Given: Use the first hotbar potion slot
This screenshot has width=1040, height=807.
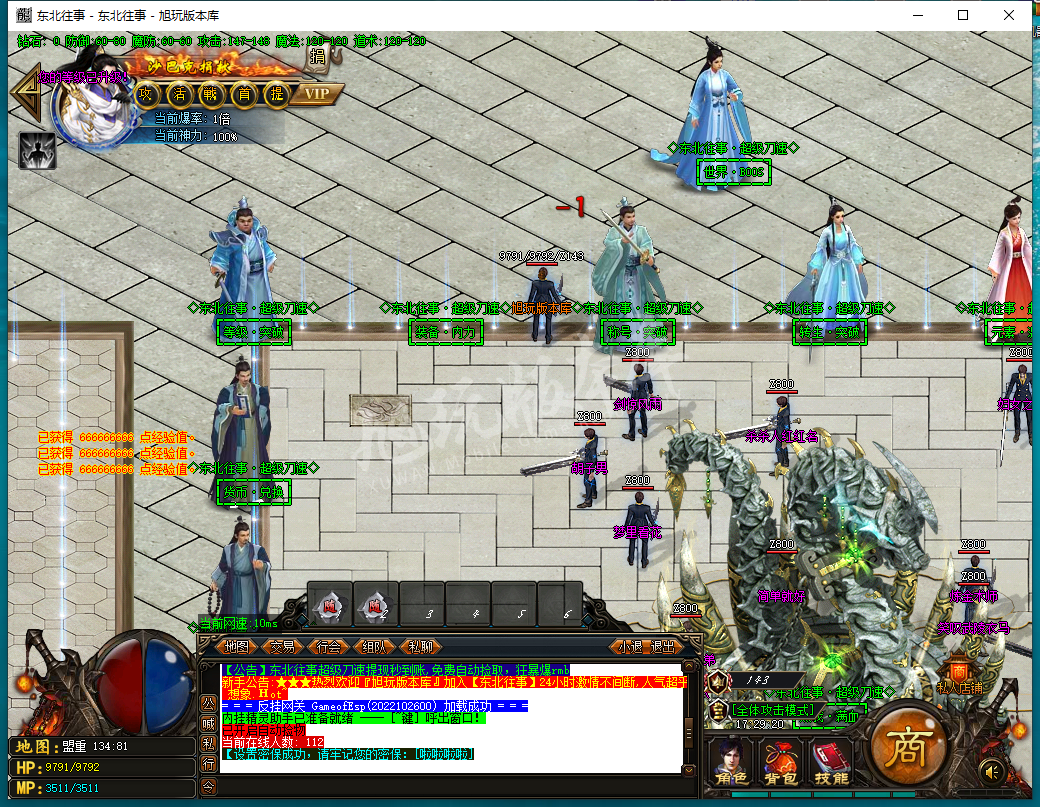Looking at the screenshot, I should coord(329,605).
